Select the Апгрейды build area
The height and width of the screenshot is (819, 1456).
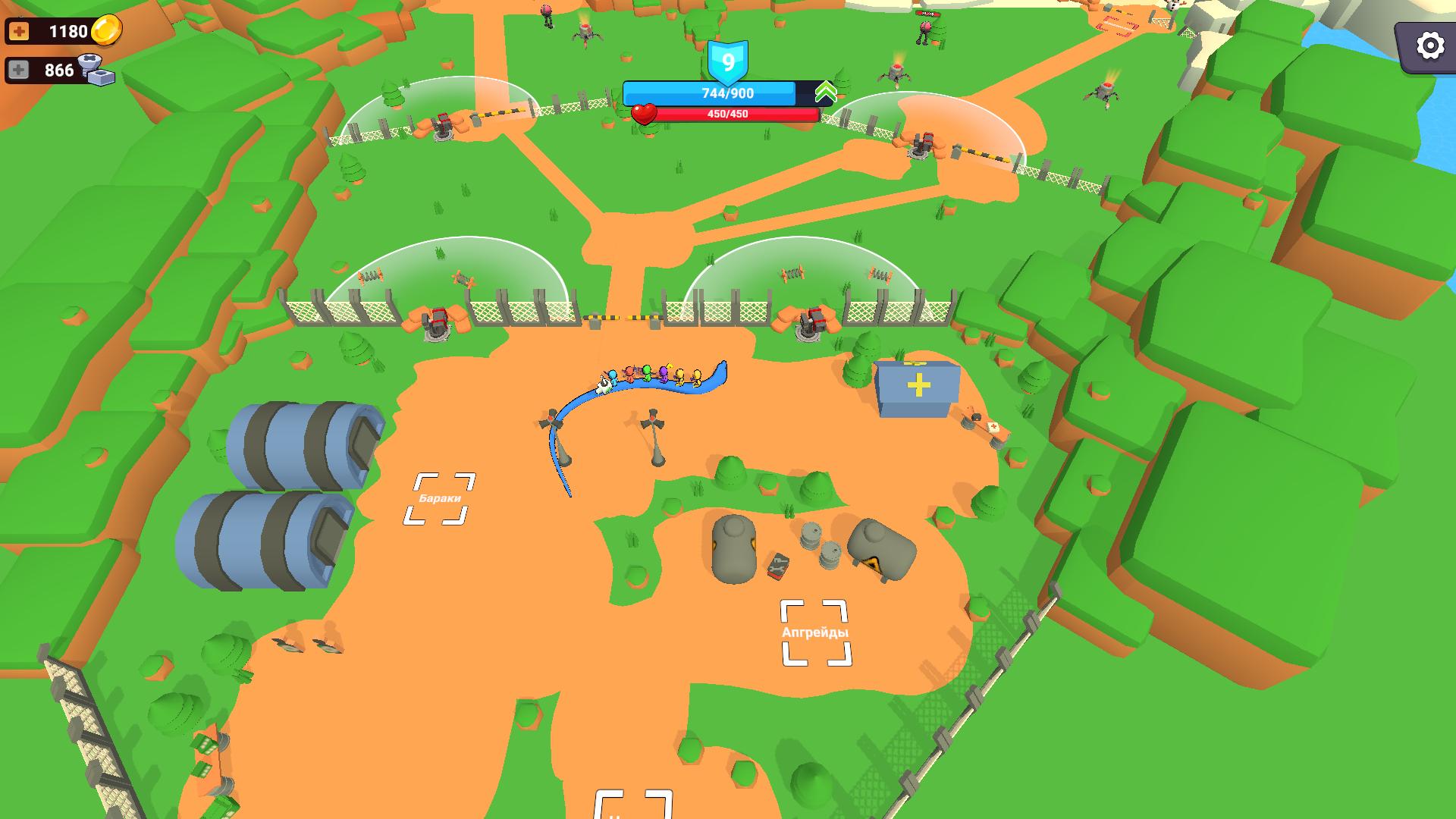click(814, 632)
